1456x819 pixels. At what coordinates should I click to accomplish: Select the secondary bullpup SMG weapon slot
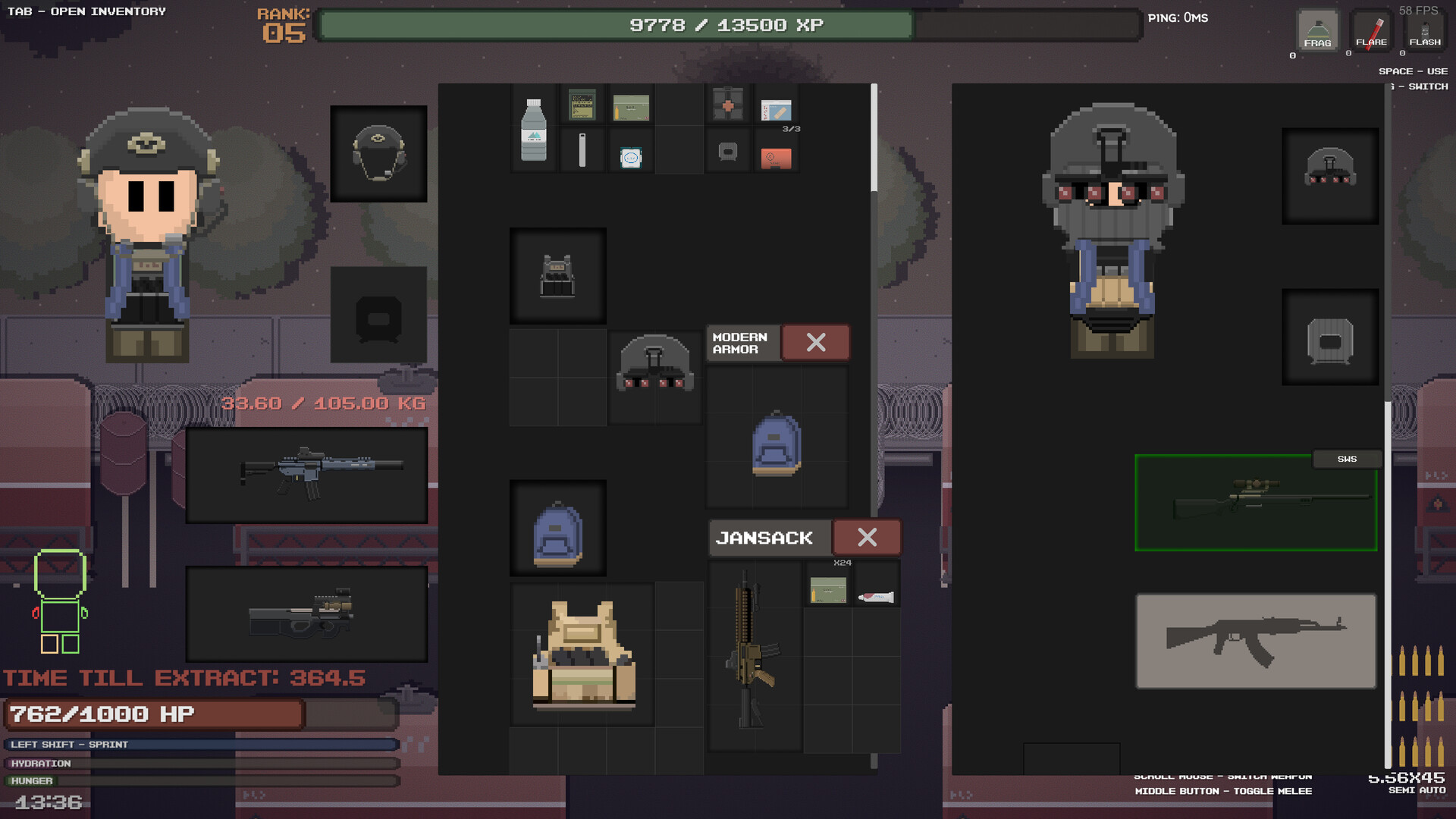point(306,613)
